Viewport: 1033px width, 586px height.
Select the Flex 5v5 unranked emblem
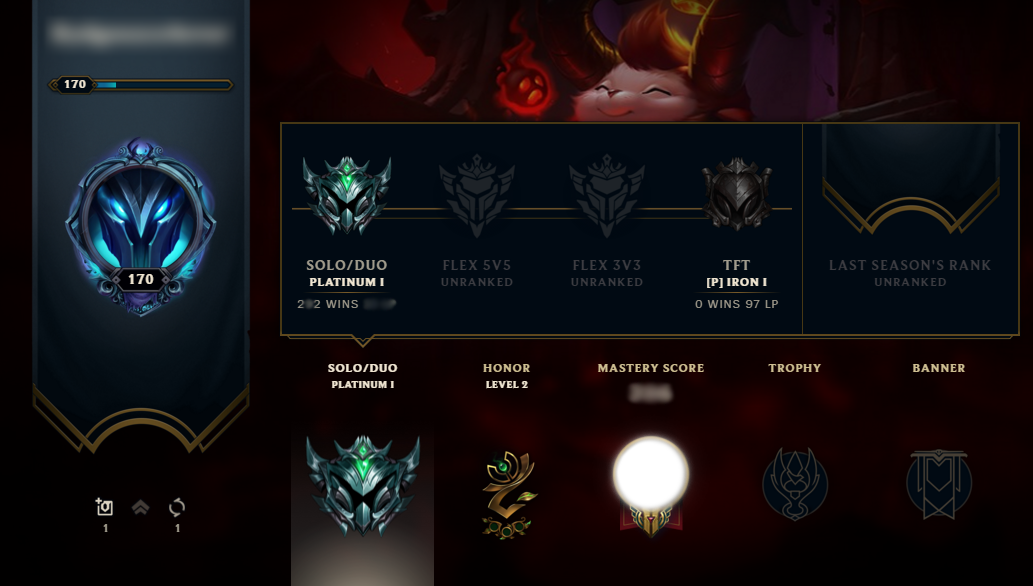pos(477,196)
